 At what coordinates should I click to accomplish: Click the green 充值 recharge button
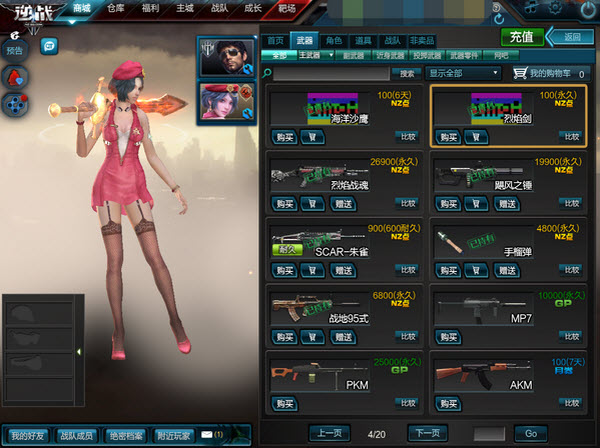coord(522,37)
